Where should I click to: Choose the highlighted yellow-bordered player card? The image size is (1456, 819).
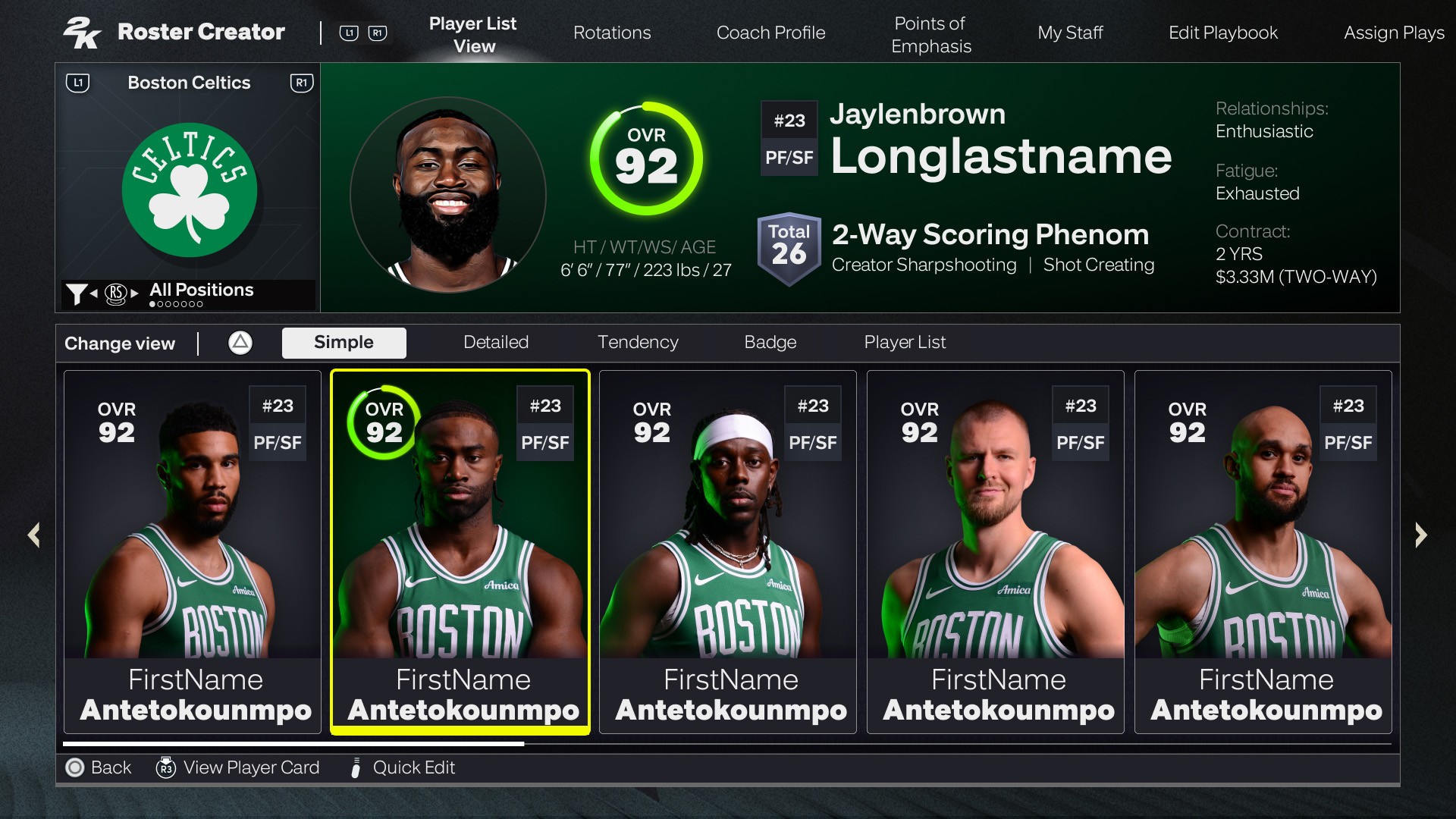[x=460, y=552]
